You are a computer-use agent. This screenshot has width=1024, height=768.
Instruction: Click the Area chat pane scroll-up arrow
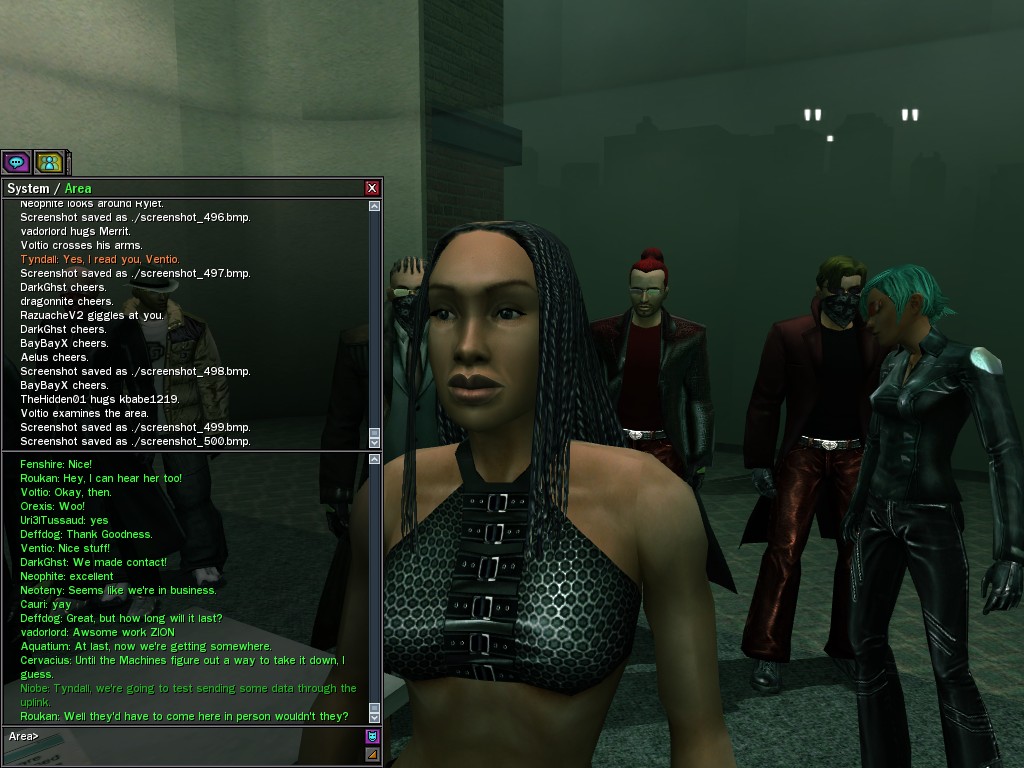[375, 459]
